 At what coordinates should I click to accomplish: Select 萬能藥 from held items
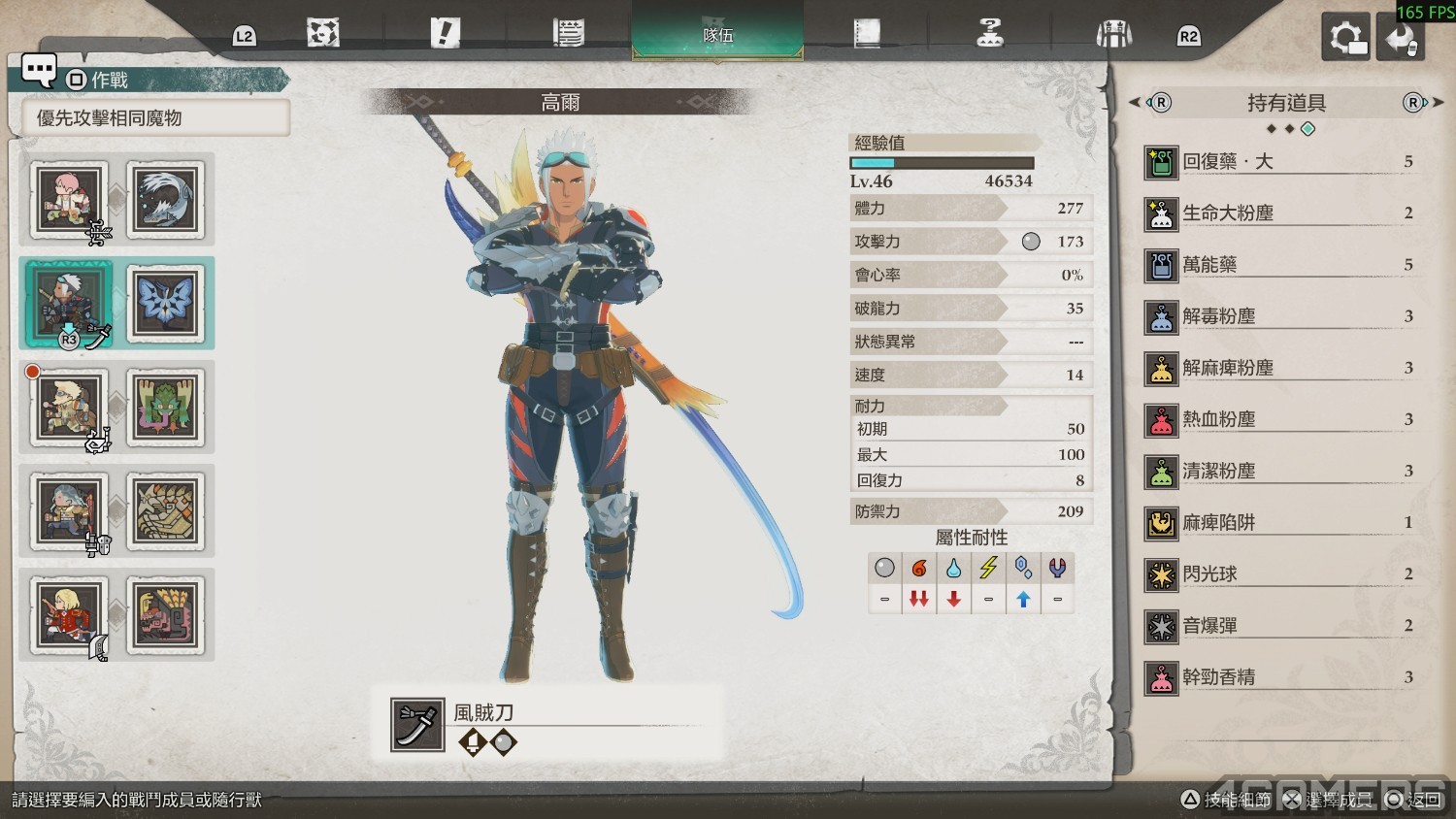coord(1279,265)
